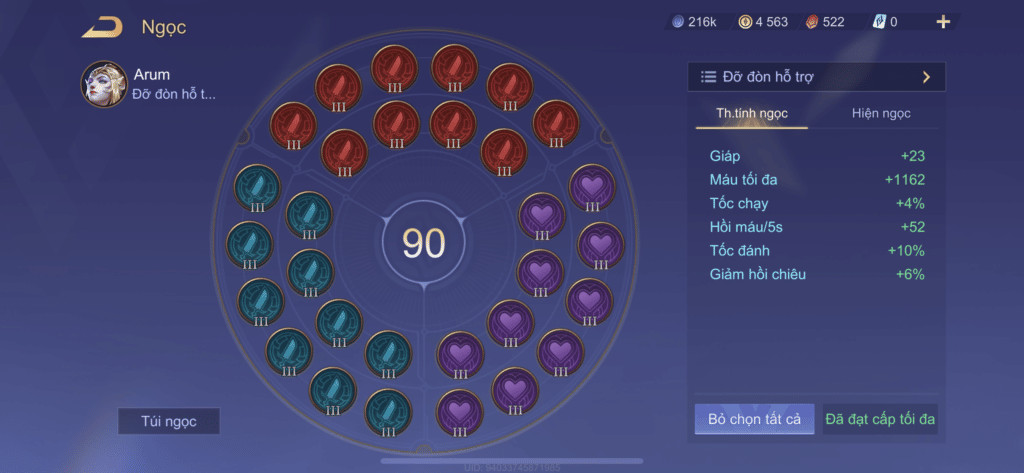Select the Arum hero portrait
1024x473 pixels.
(104, 84)
